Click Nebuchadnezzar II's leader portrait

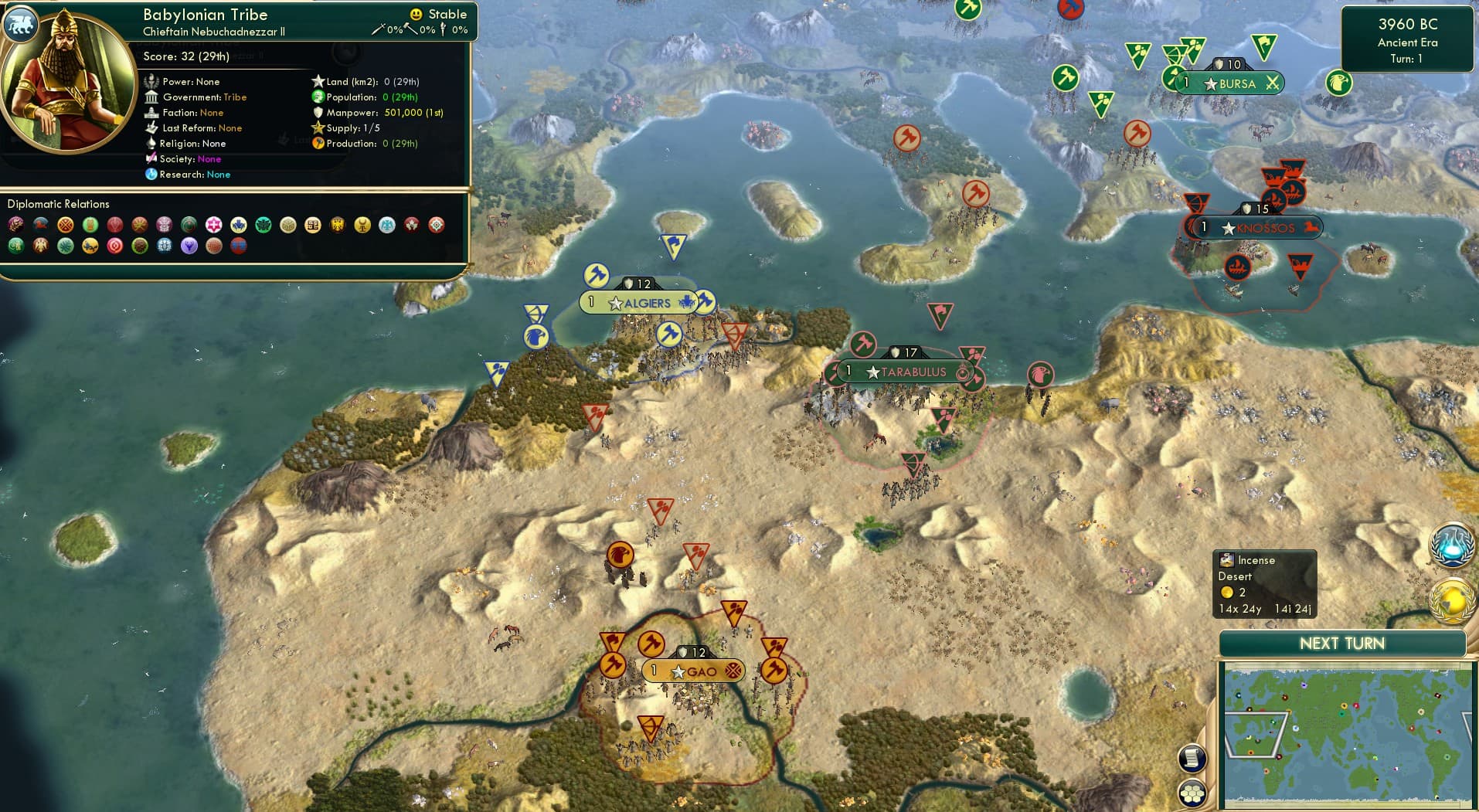coord(68,81)
